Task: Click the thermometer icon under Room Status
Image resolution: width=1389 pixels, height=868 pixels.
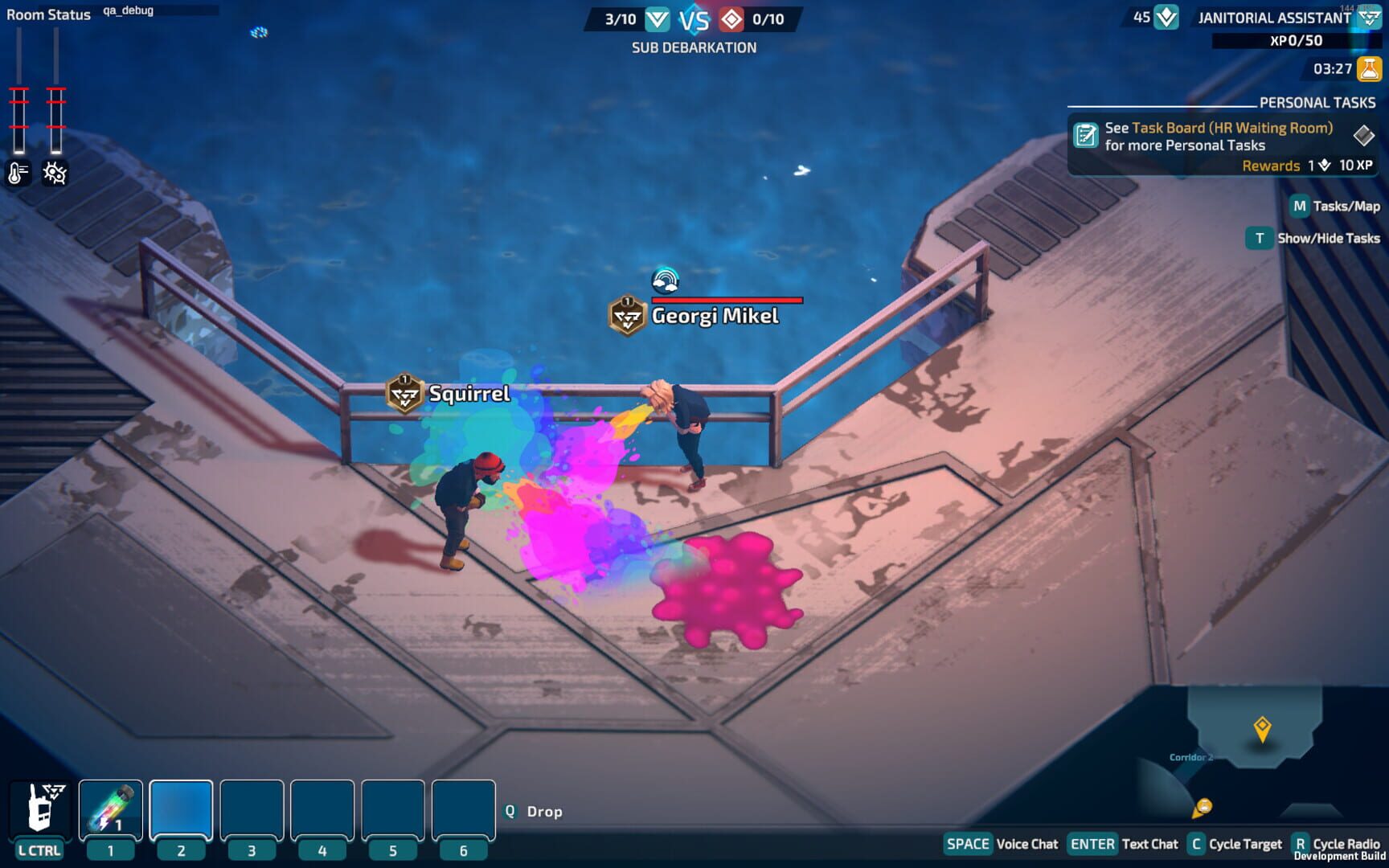Action: (17, 171)
